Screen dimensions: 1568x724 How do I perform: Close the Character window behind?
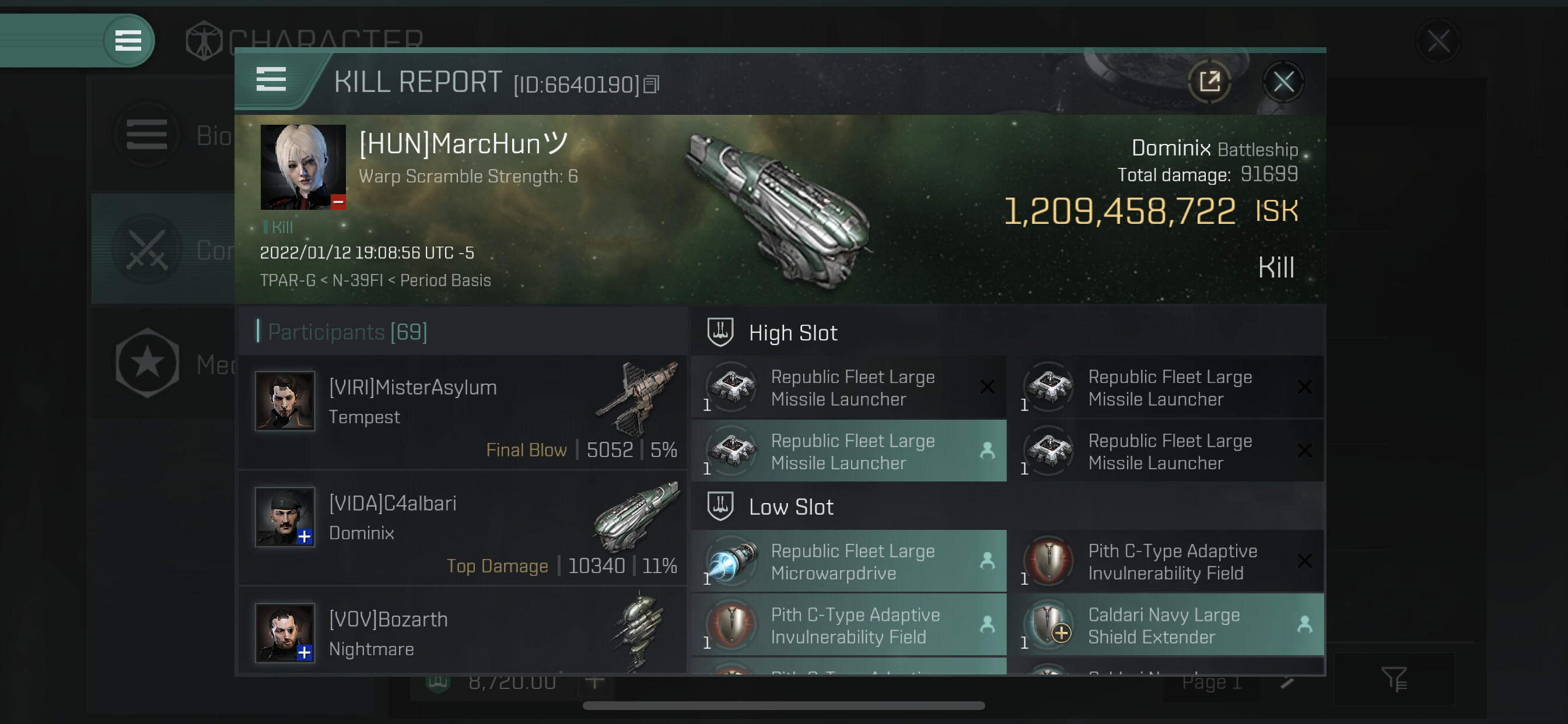tap(1438, 41)
